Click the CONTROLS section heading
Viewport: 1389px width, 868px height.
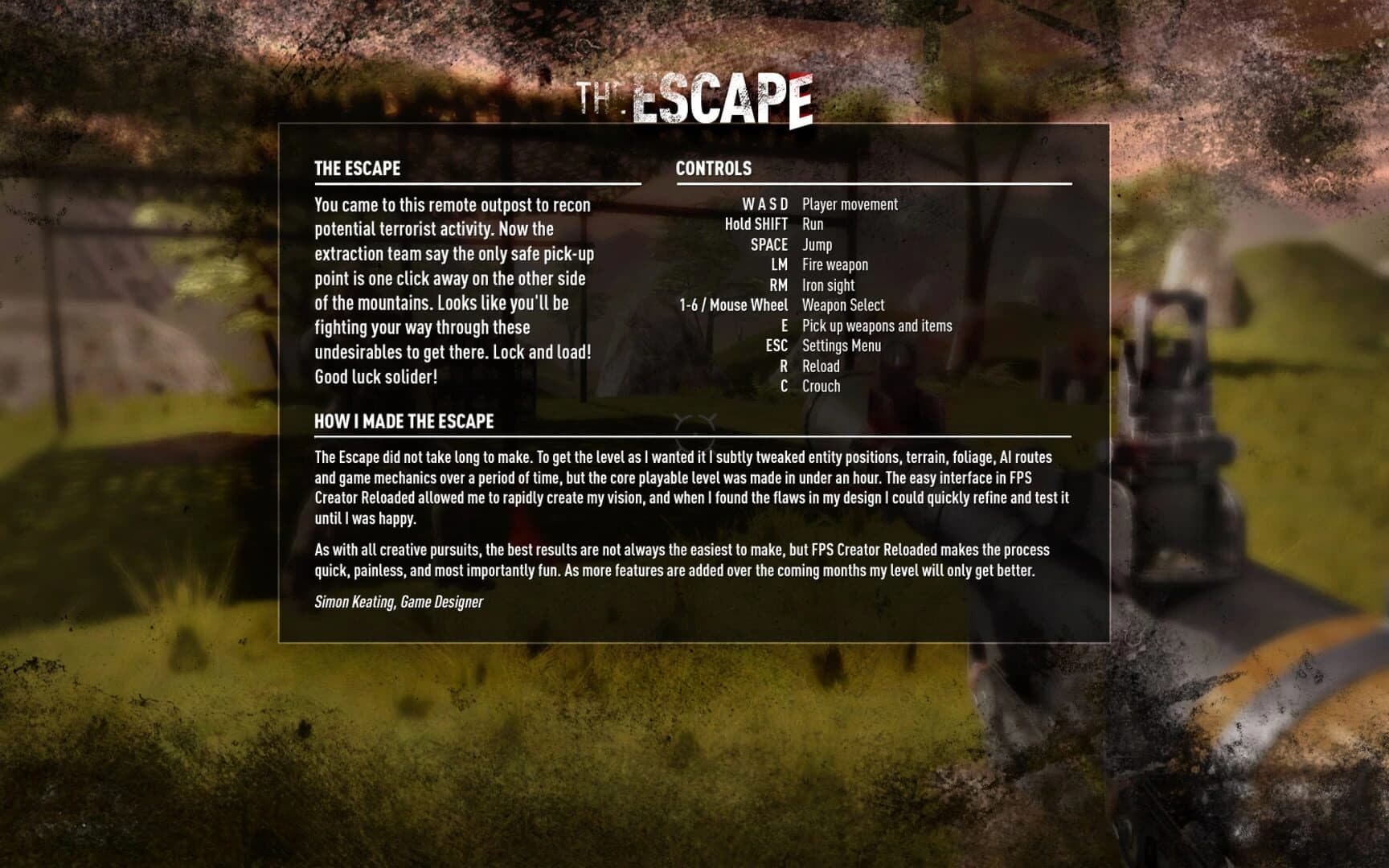(x=712, y=169)
